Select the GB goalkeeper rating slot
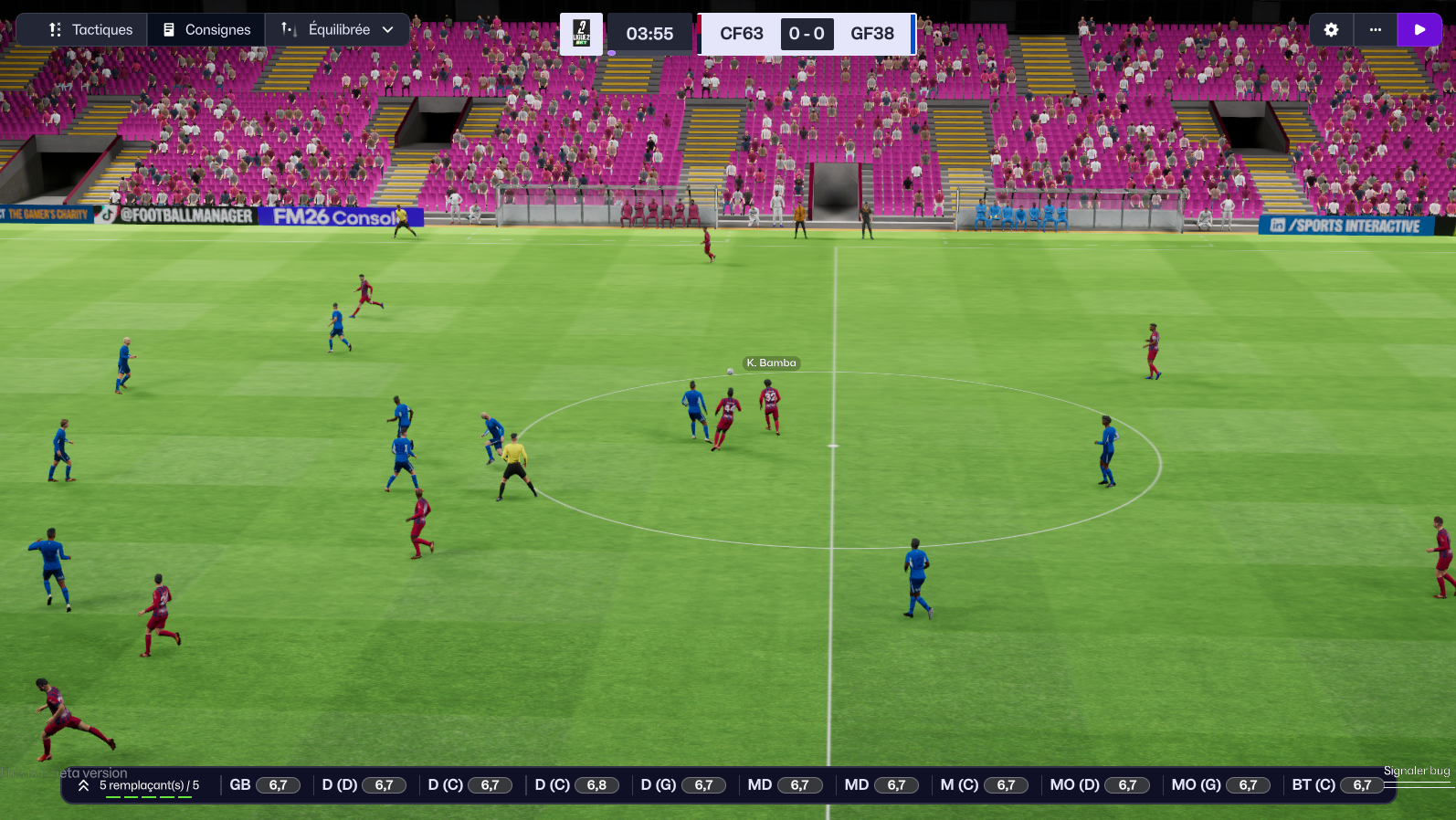 pos(264,785)
